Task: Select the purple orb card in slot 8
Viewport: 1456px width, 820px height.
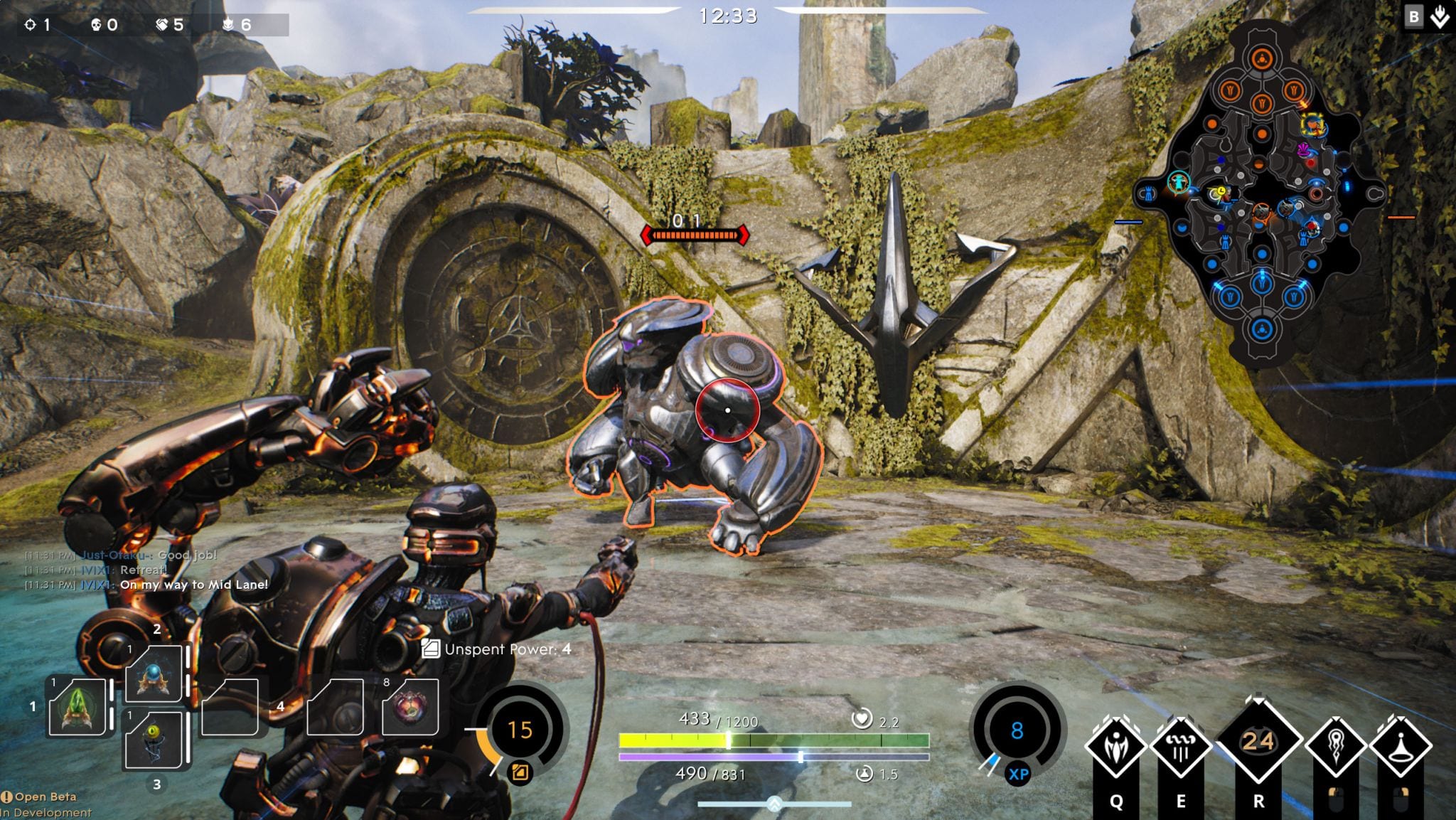Action: 410,707
